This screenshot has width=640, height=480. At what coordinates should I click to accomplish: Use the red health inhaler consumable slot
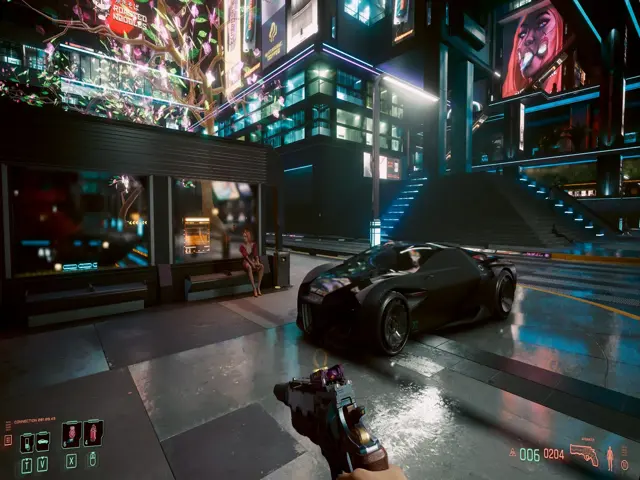(71, 434)
